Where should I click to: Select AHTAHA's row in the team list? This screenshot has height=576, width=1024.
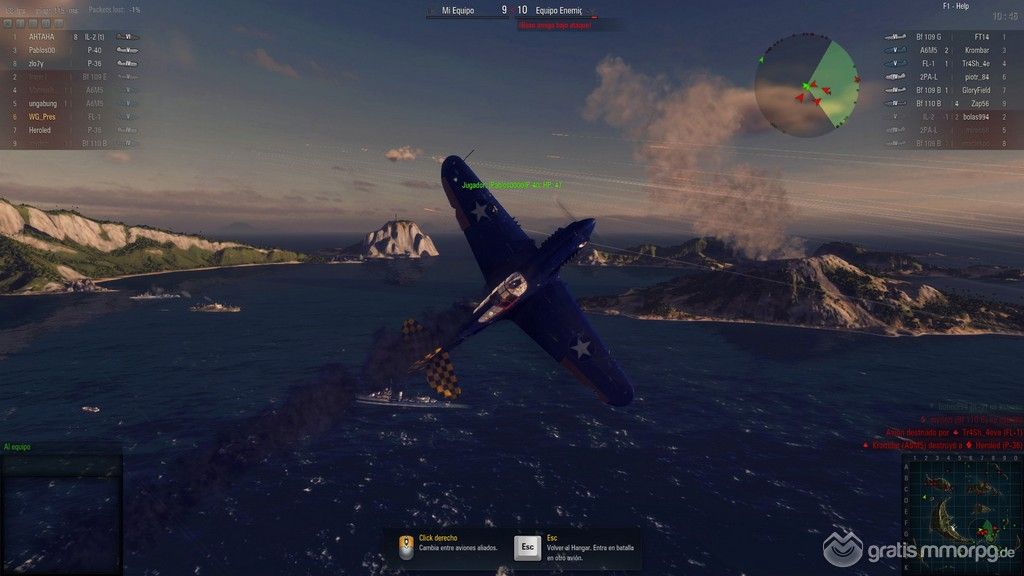70,37
